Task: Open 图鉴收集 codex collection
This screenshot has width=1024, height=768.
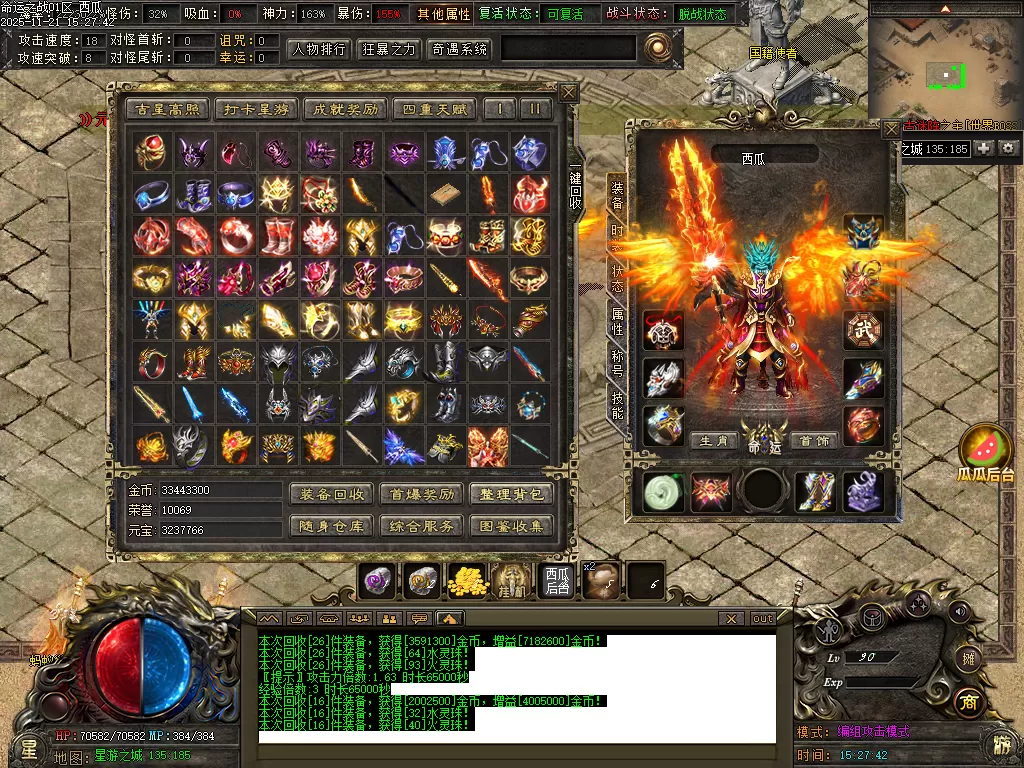Action: [x=510, y=525]
